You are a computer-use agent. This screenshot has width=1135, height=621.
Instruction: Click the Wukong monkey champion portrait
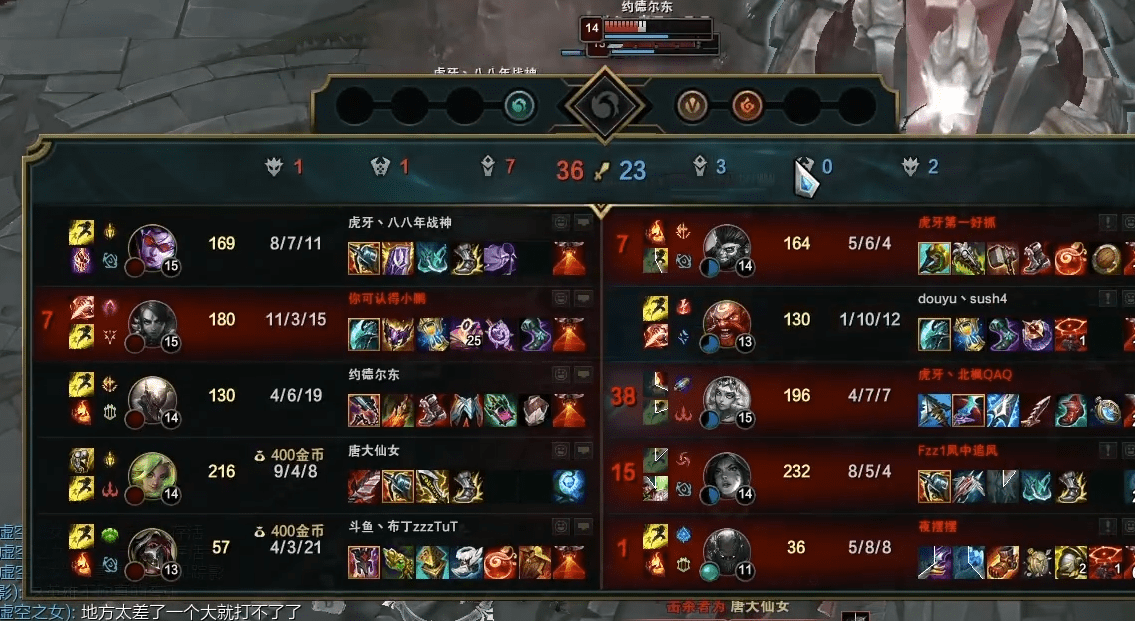(727, 247)
